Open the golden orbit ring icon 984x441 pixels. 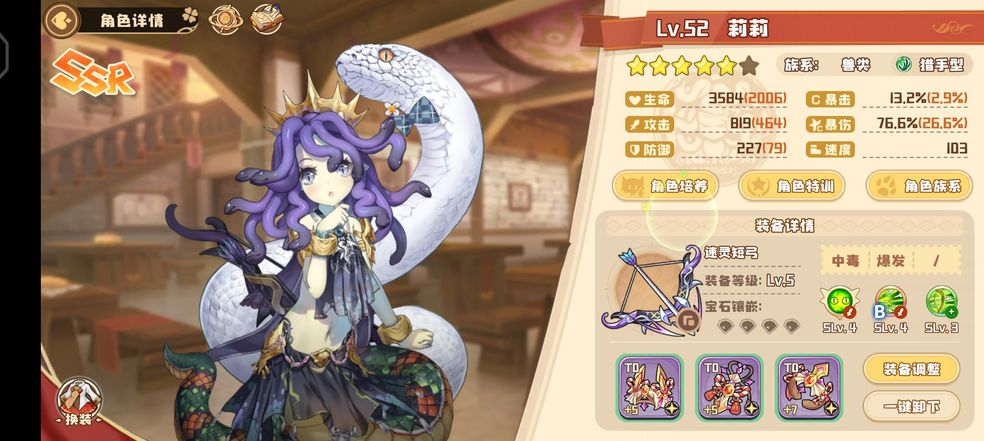[228, 19]
